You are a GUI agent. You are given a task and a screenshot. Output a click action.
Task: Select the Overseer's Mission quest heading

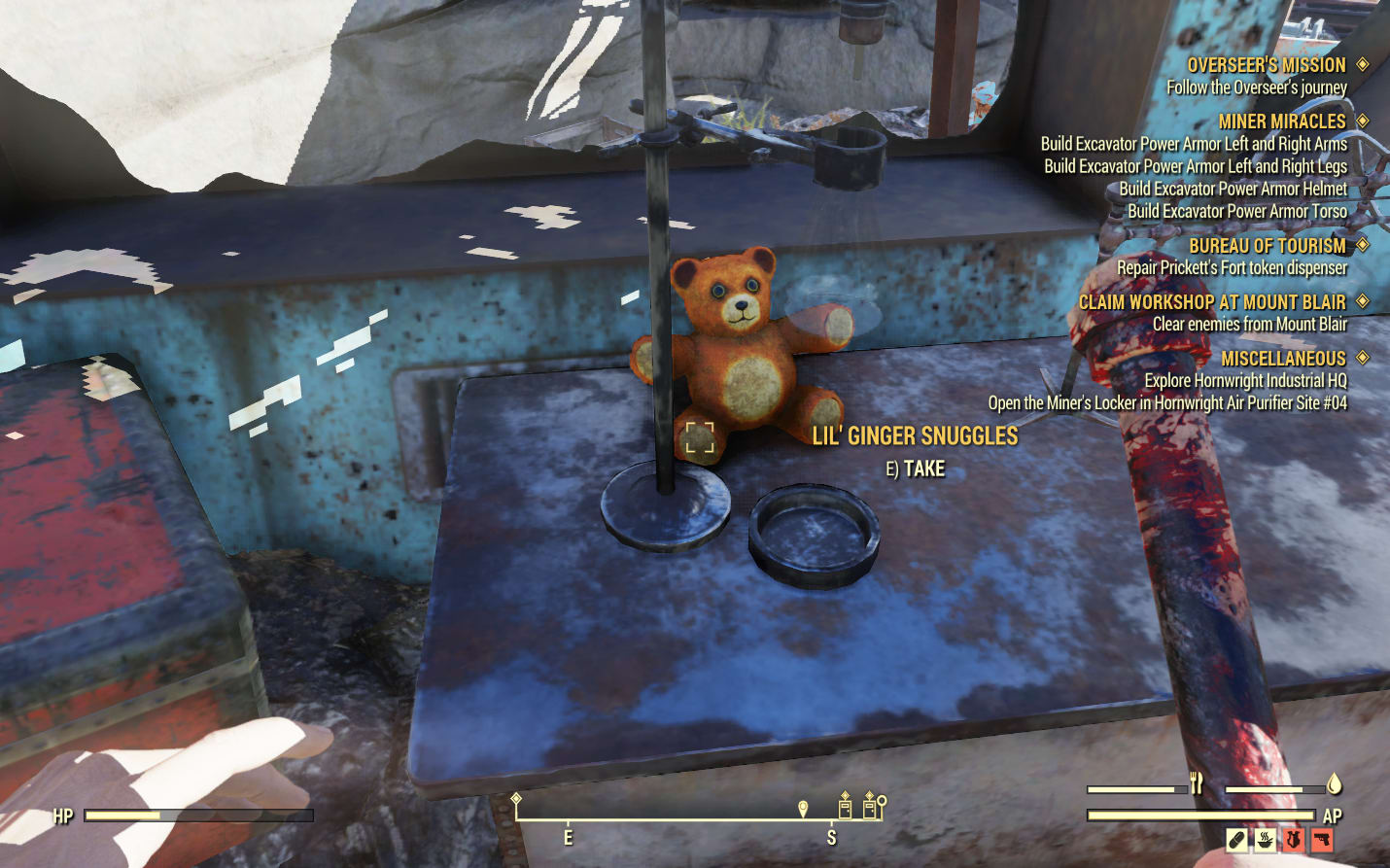pyautogui.click(x=1266, y=65)
